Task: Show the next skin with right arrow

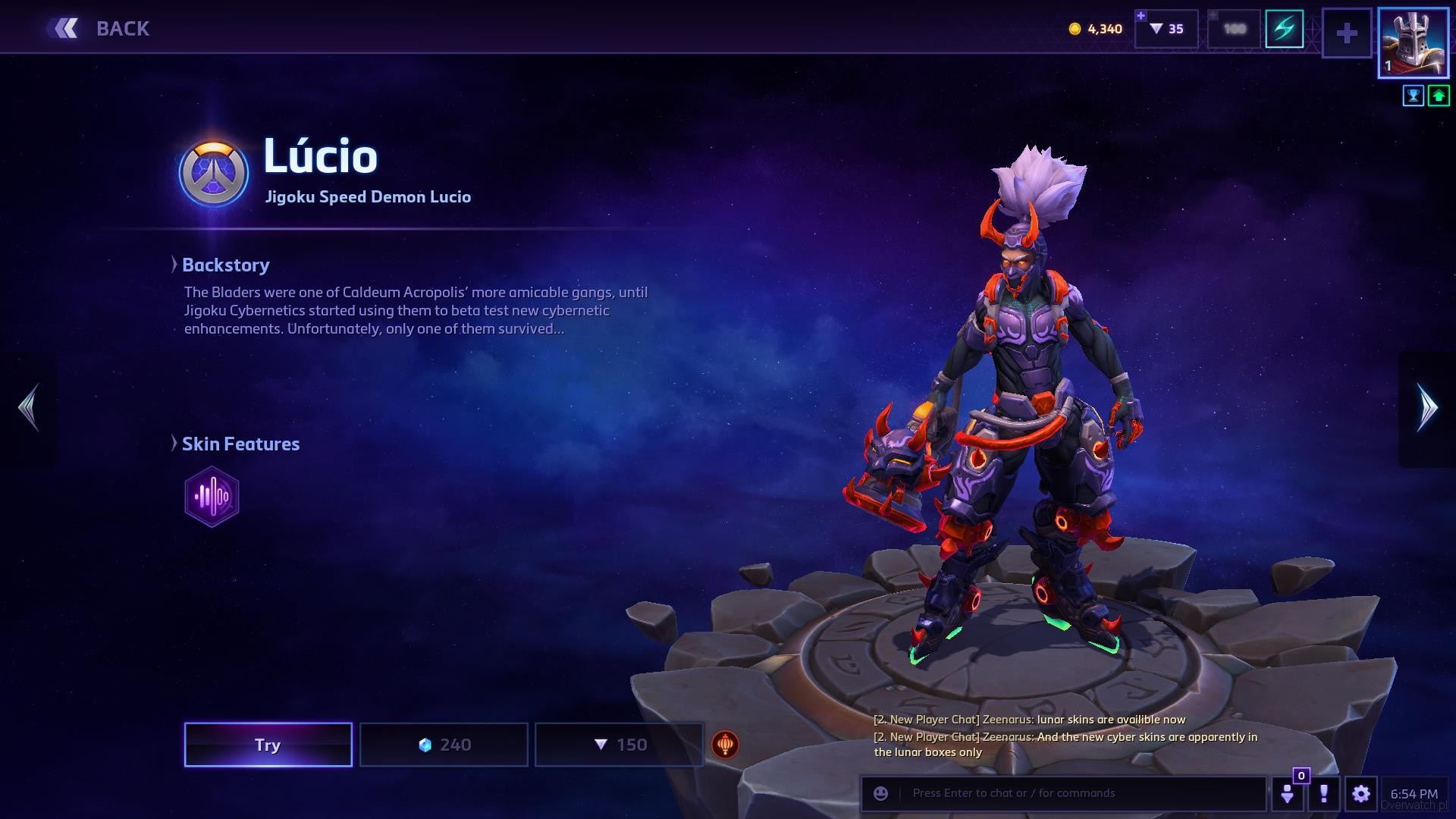Action: pos(1427,408)
